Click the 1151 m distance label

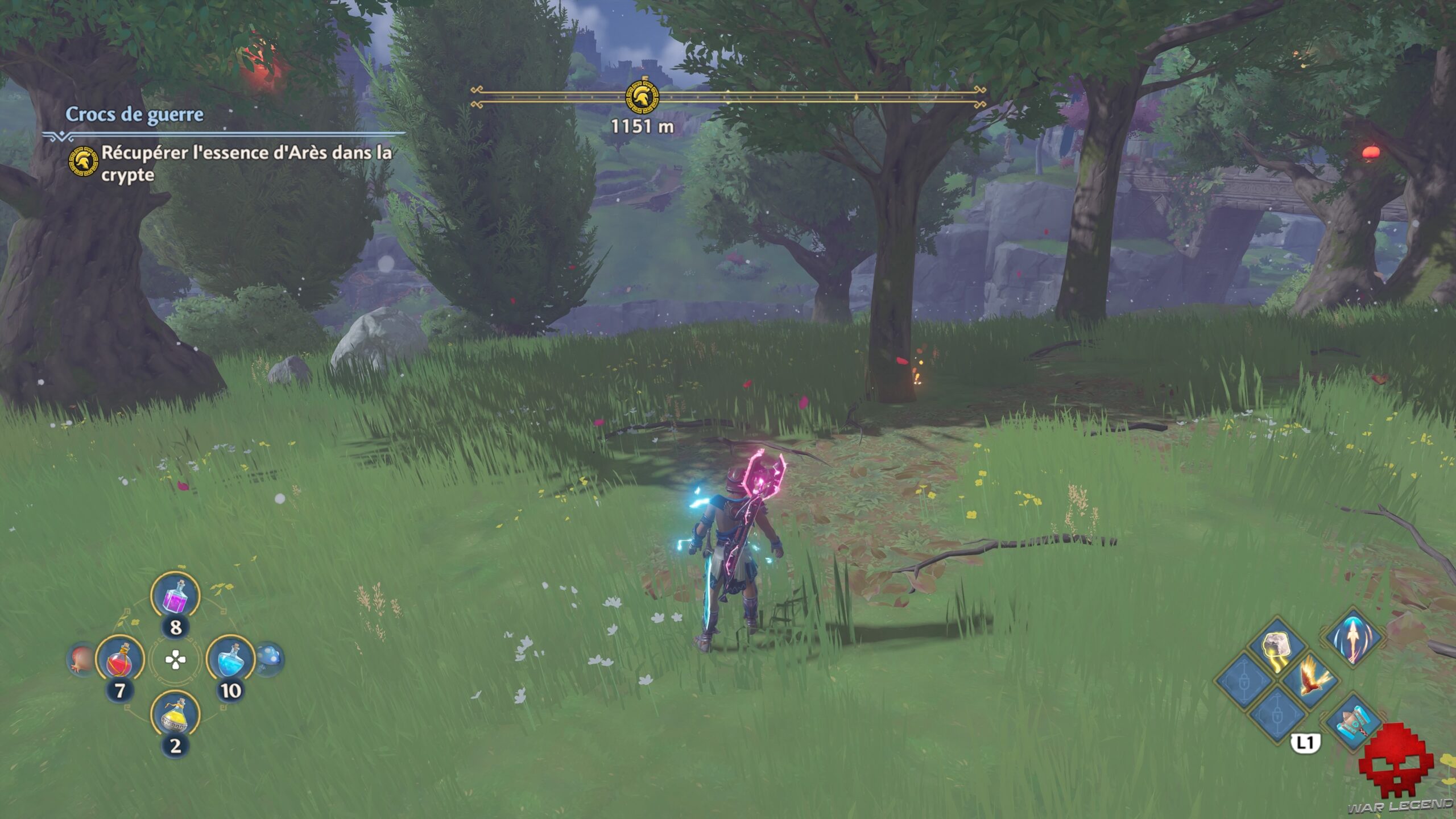tap(642, 128)
